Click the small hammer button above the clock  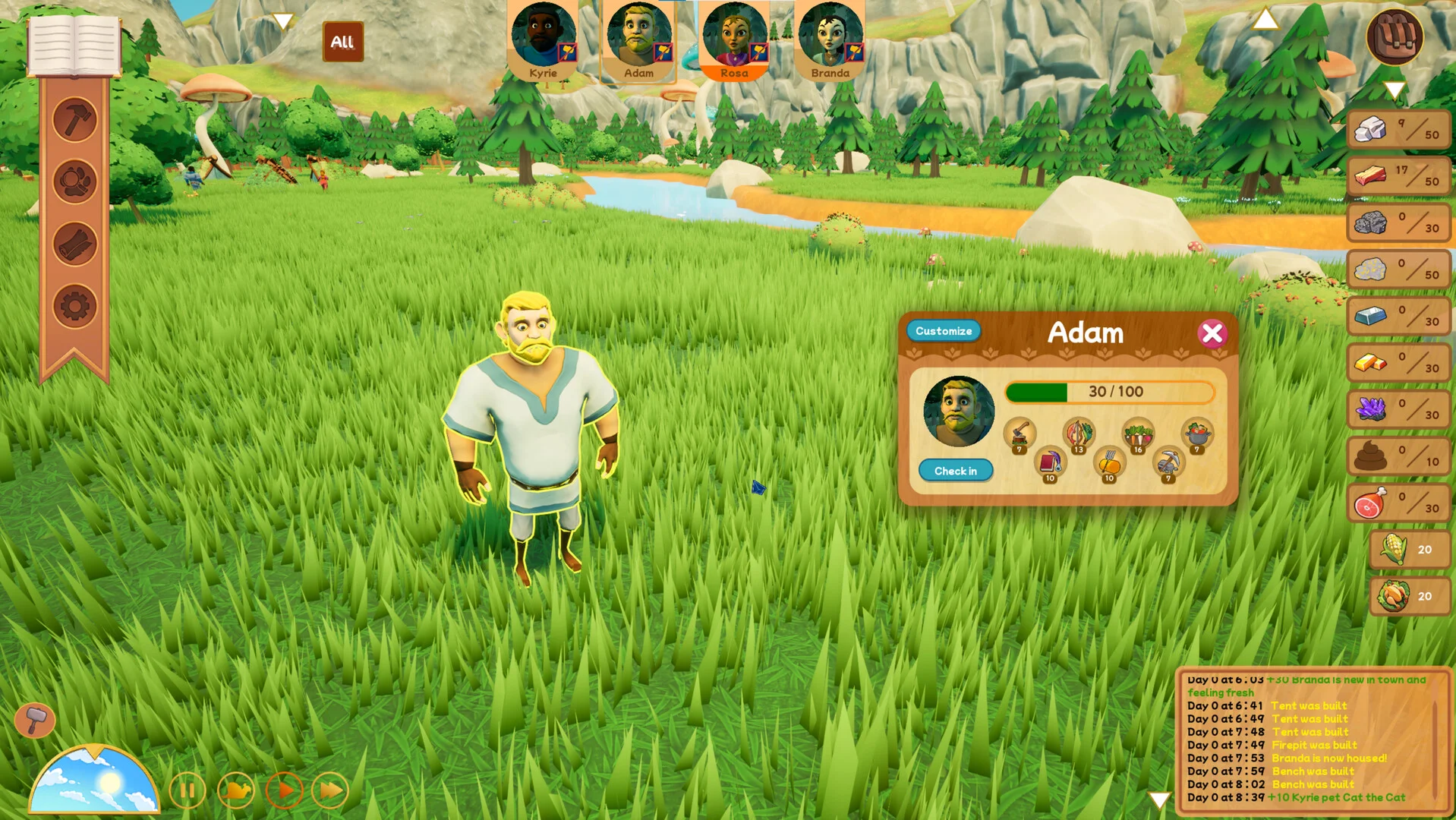tap(35, 719)
